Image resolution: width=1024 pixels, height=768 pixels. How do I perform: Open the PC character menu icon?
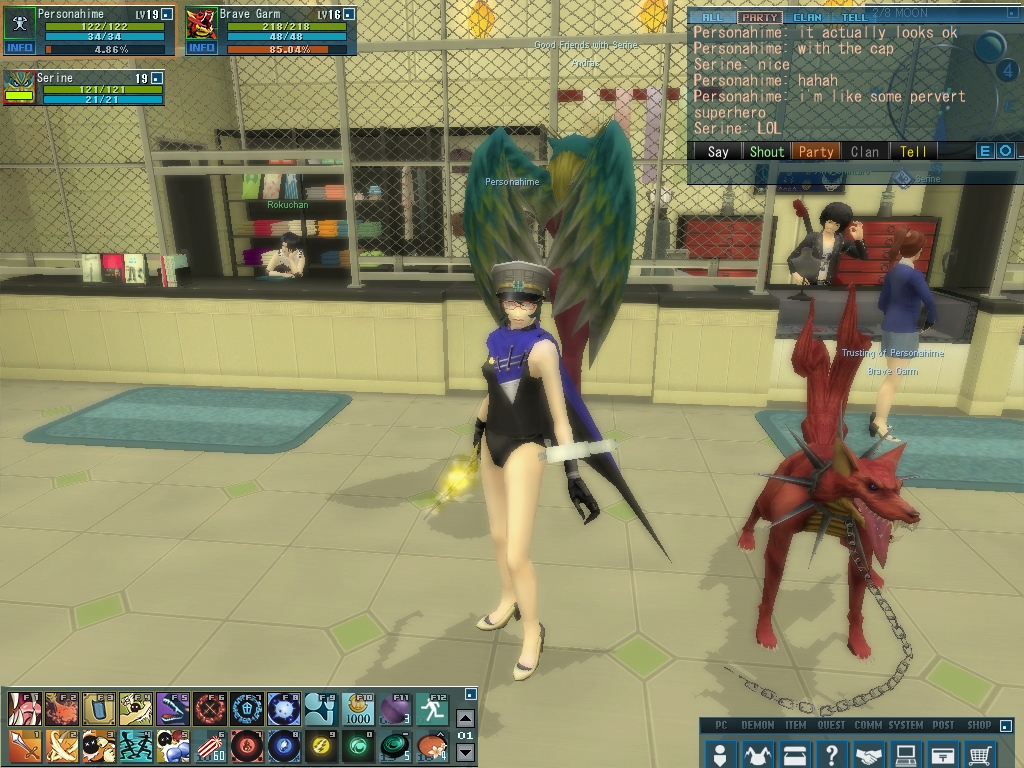719,754
